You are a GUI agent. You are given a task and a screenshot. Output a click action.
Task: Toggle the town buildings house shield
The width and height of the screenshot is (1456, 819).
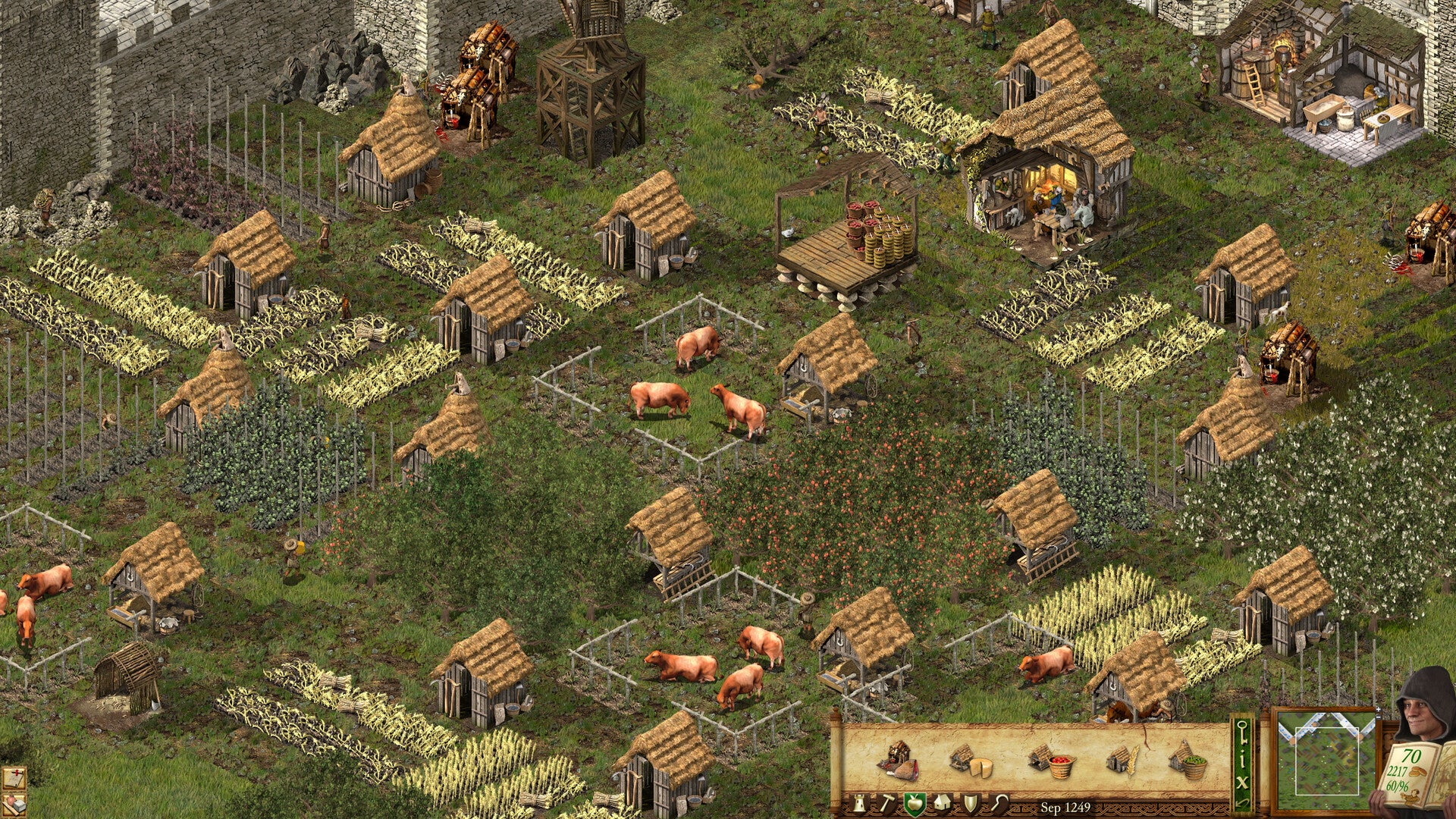[942, 804]
